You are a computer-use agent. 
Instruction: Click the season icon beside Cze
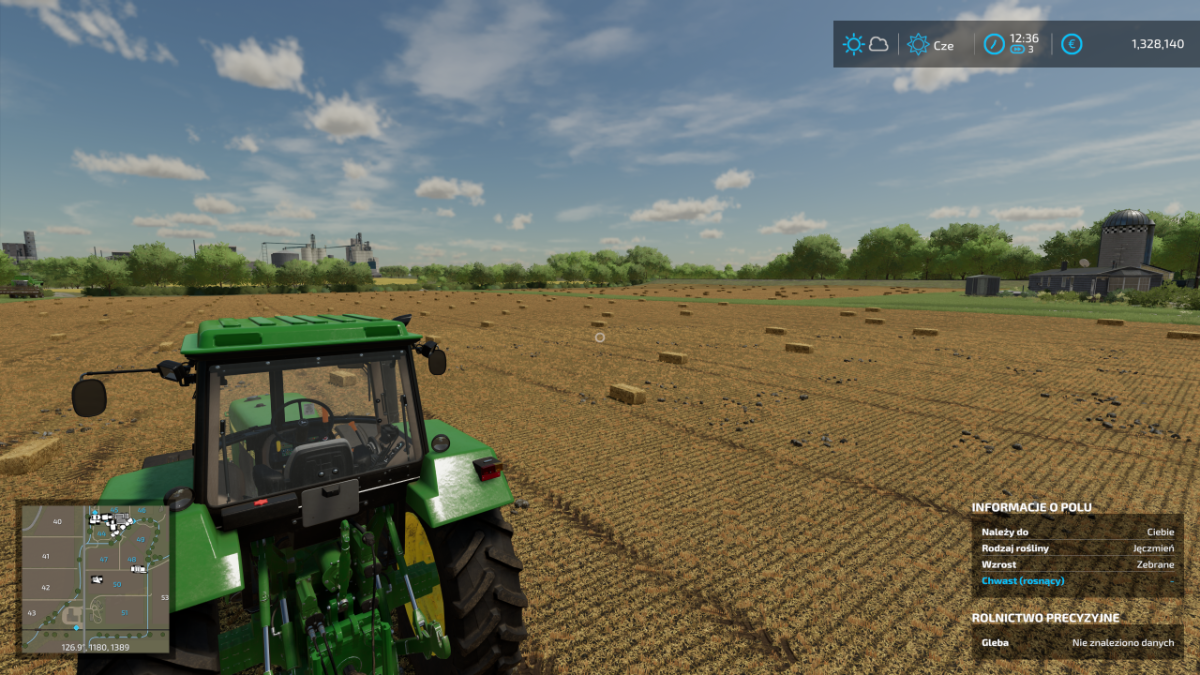pos(918,44)
